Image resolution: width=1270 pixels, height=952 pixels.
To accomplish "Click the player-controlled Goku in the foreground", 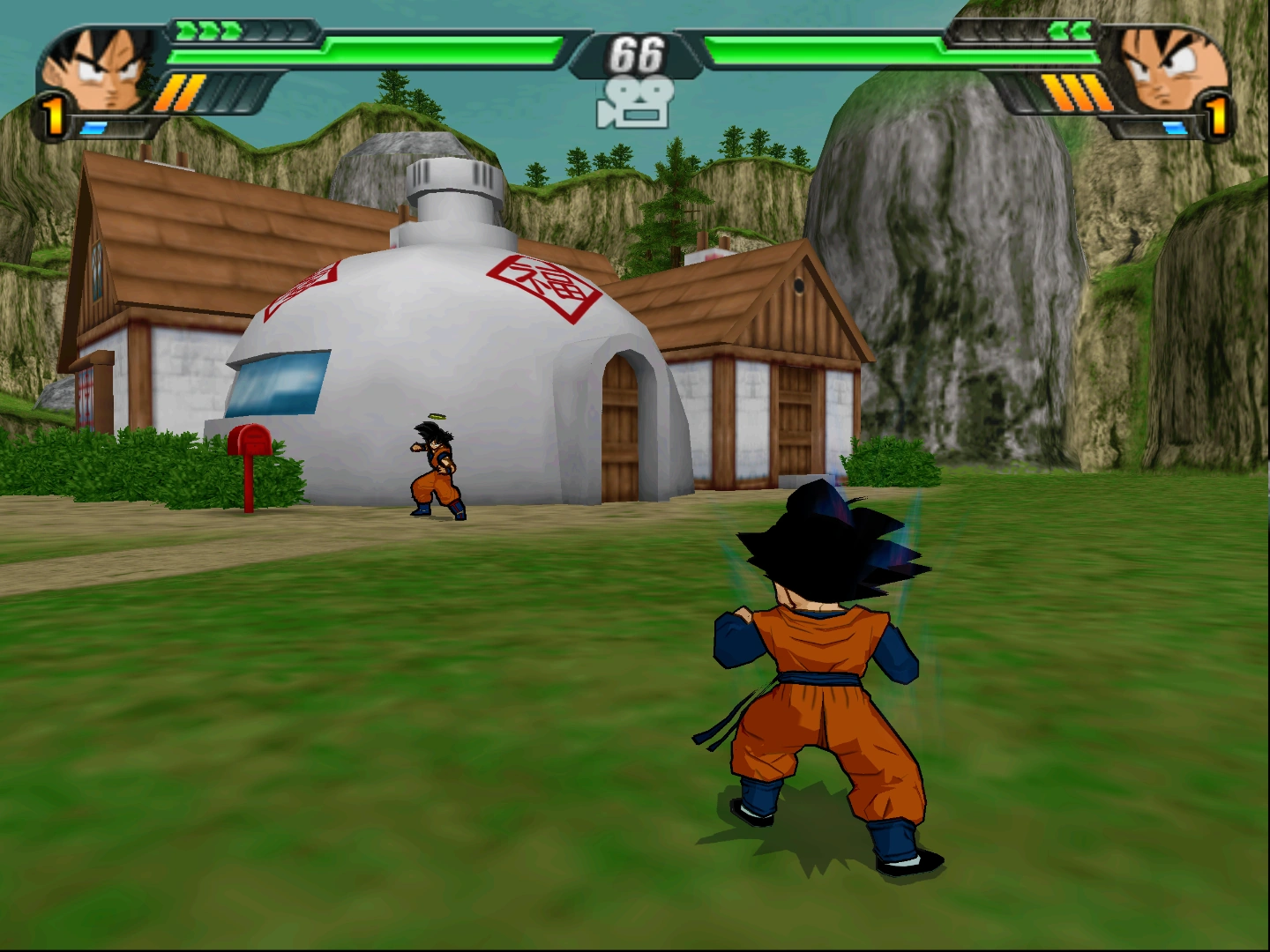I will click(820, 679).
